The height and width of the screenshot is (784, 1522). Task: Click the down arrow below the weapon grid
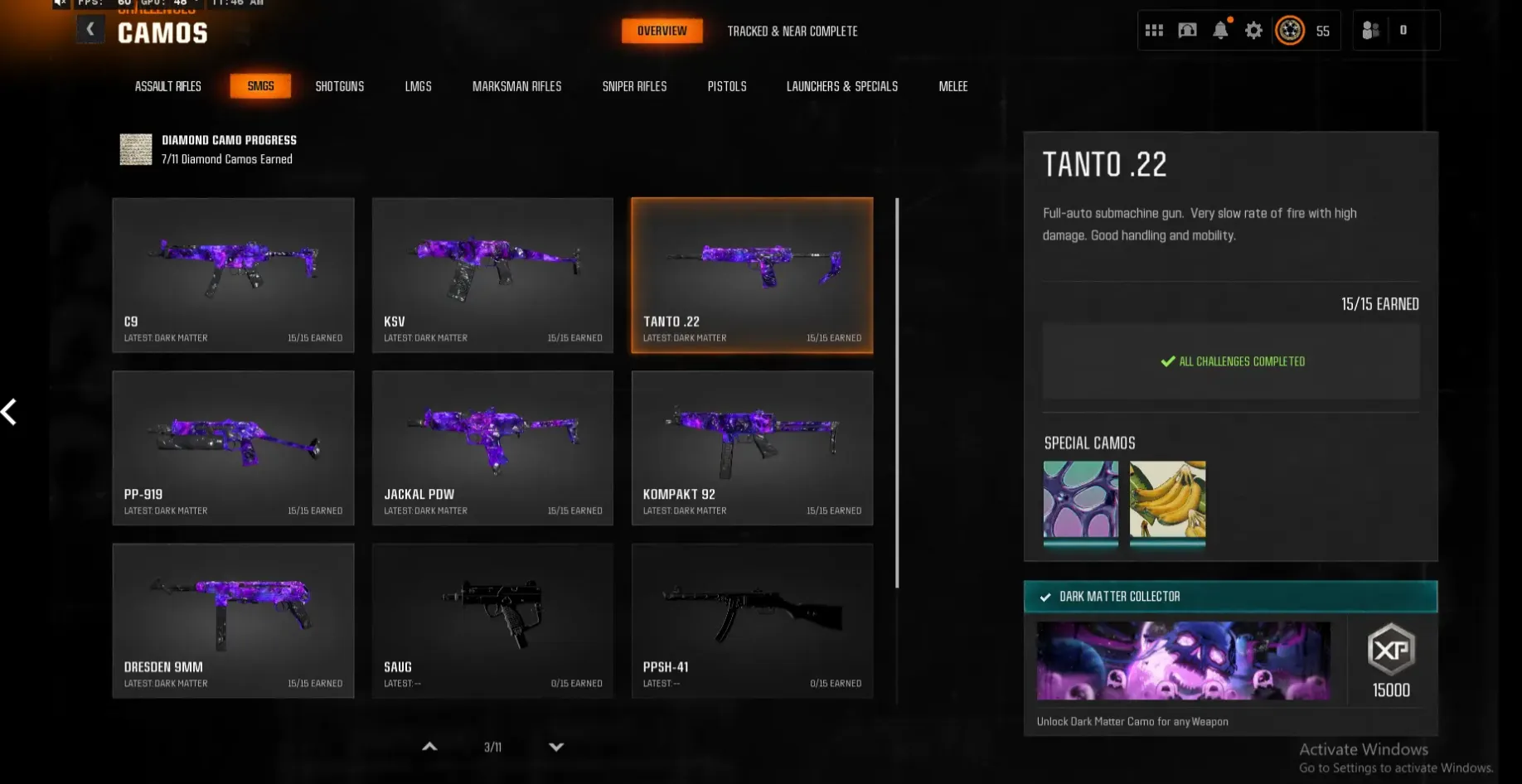click(556, 747)
